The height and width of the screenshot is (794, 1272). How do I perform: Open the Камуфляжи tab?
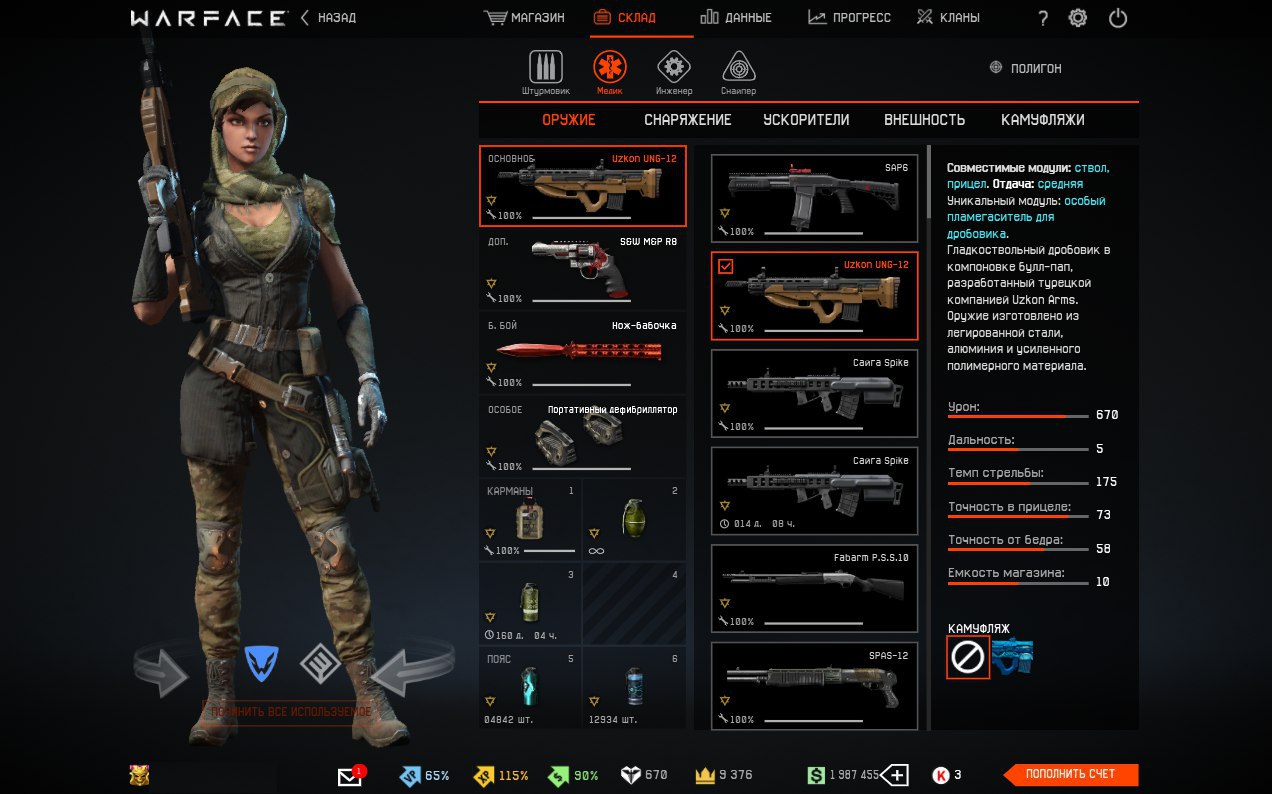pos(1042,120)
